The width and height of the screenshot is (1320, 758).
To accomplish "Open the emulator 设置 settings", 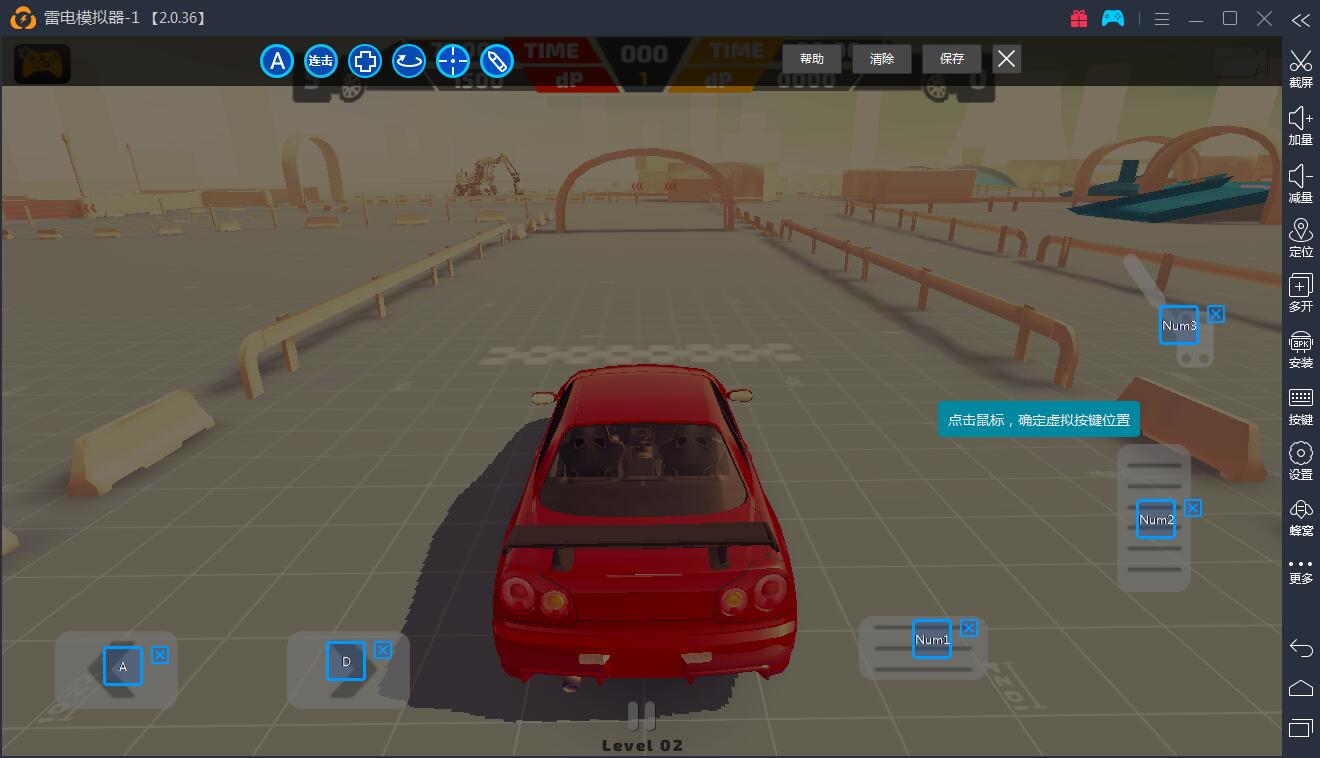I will 1300,461.
